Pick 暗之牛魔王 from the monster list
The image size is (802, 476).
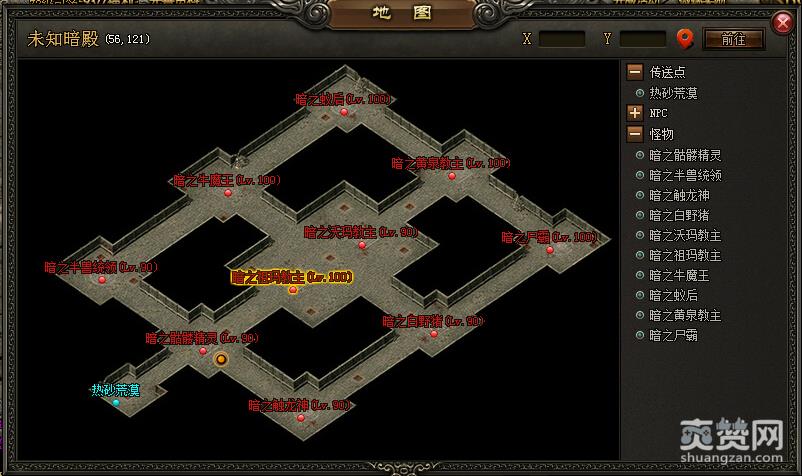[x=678, y=275]
